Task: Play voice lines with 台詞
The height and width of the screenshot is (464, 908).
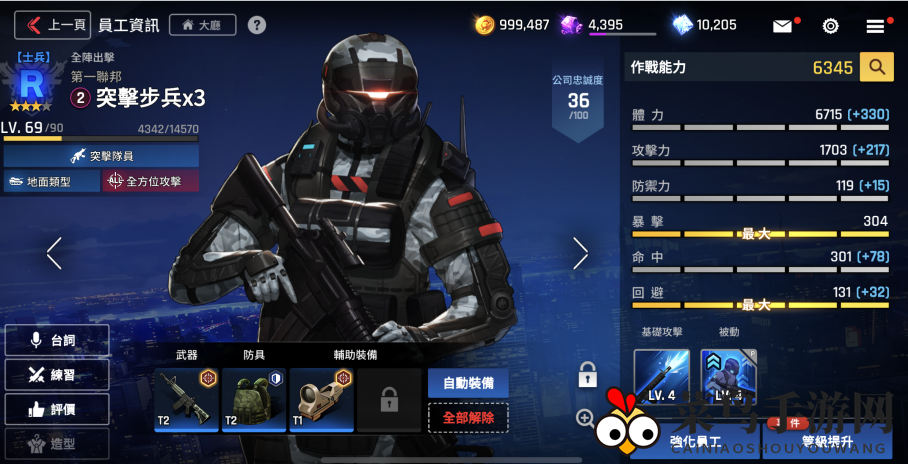Action: tap(56, 340)
